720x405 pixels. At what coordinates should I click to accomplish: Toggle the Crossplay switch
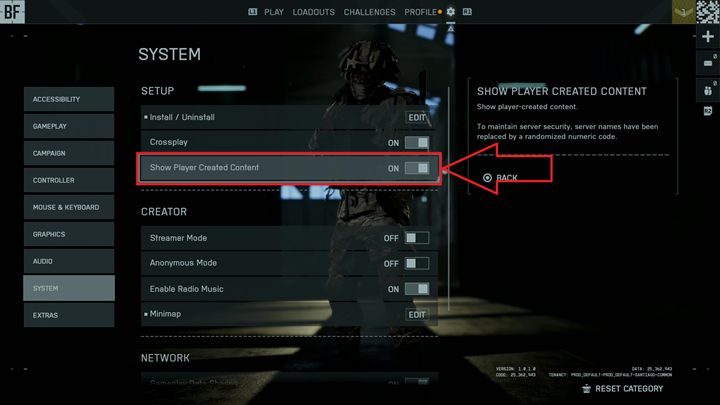pos(417,143)
